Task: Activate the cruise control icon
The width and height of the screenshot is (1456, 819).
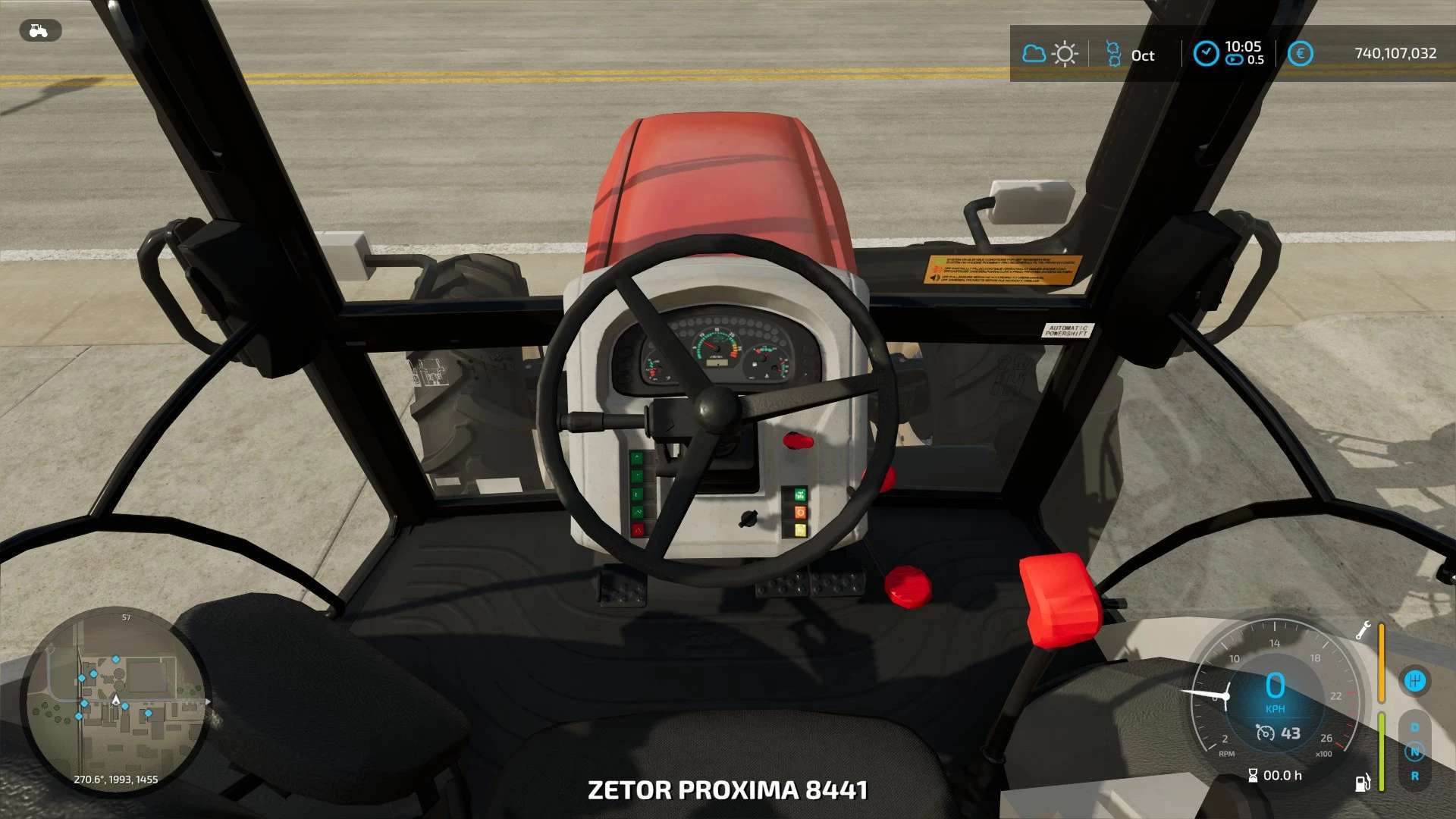Action: click(1265, 733)
